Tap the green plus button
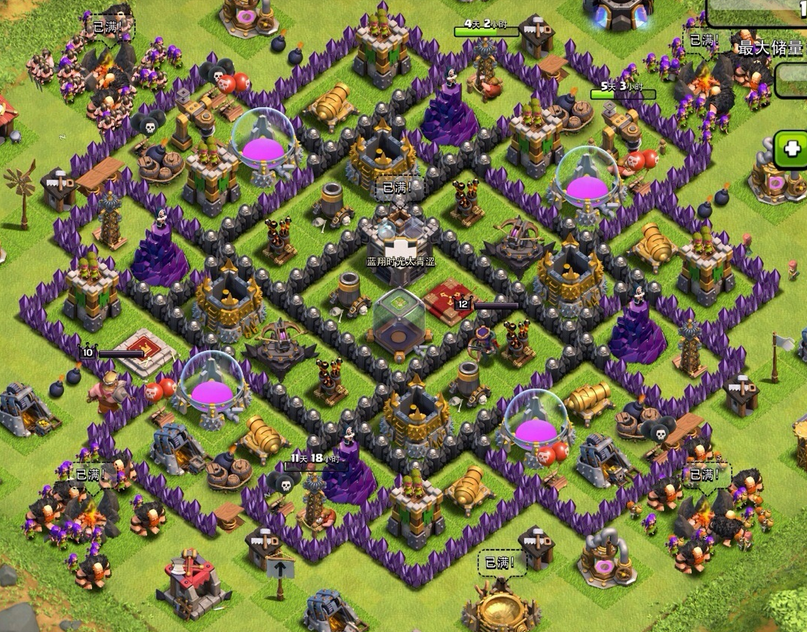 pyautogui.click(x=793, y=149)
